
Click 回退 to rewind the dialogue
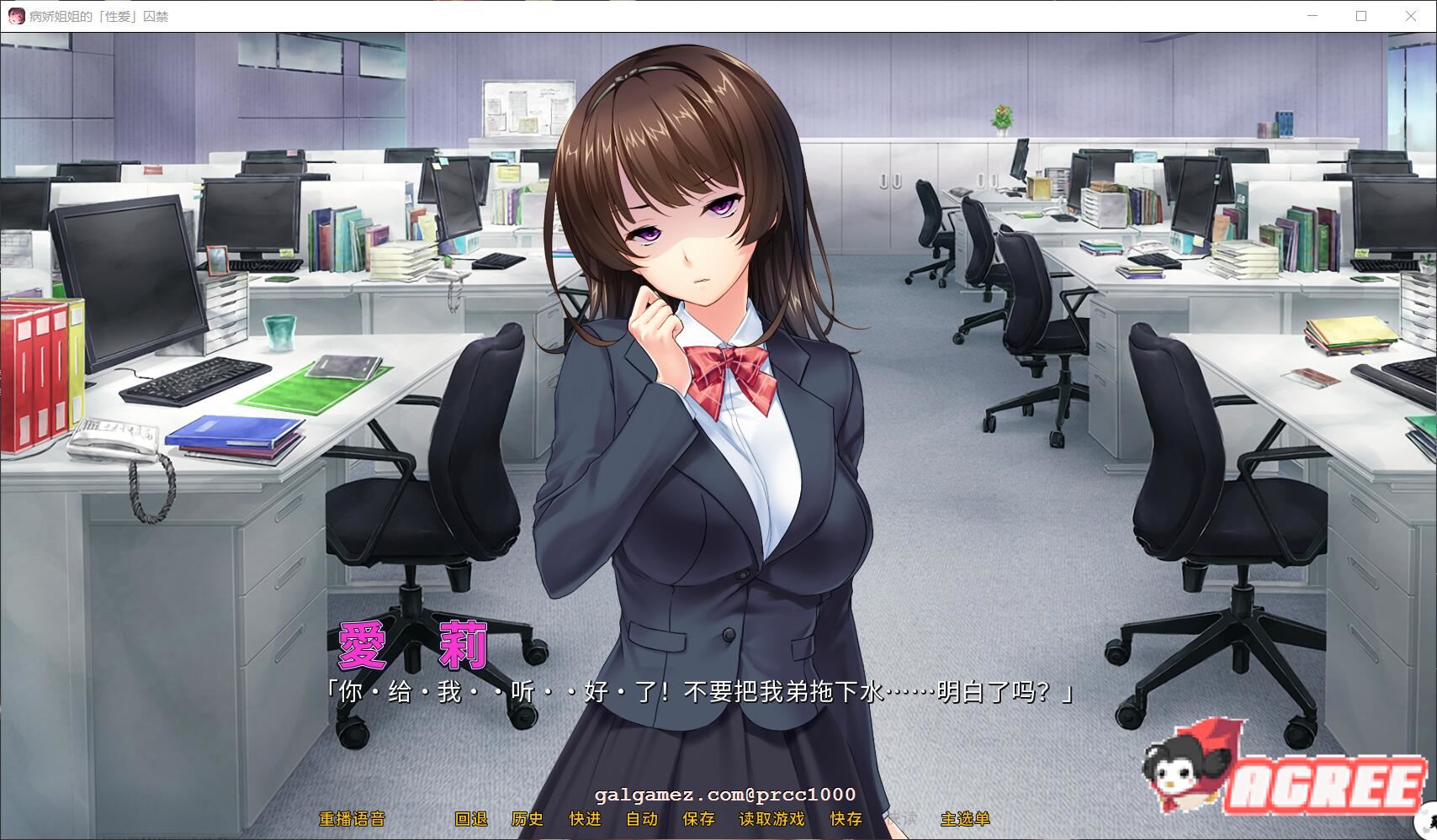pyautogui.click(x=472, y=817)
